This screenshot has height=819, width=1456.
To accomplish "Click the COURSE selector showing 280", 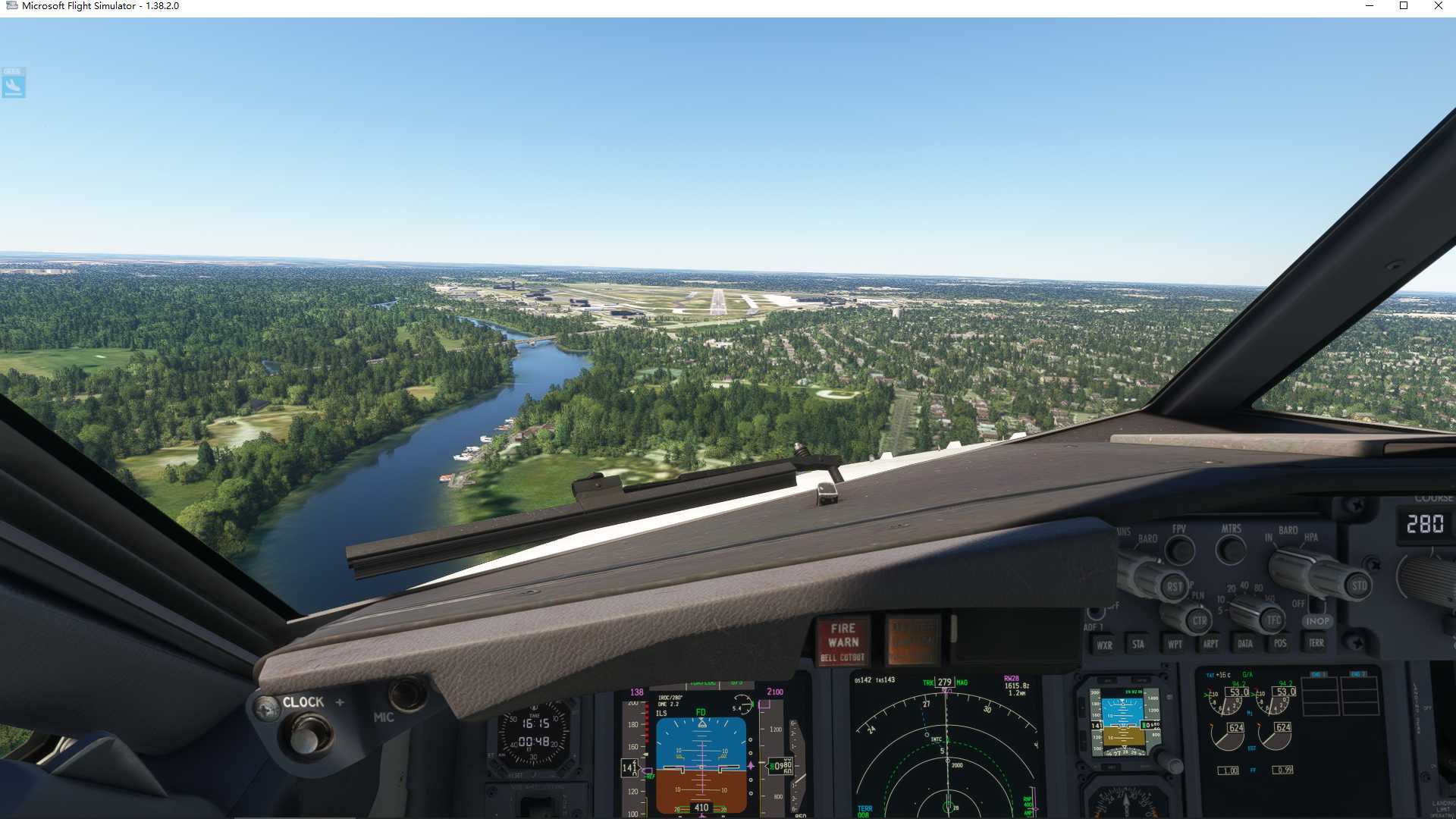I will 1426,522.
